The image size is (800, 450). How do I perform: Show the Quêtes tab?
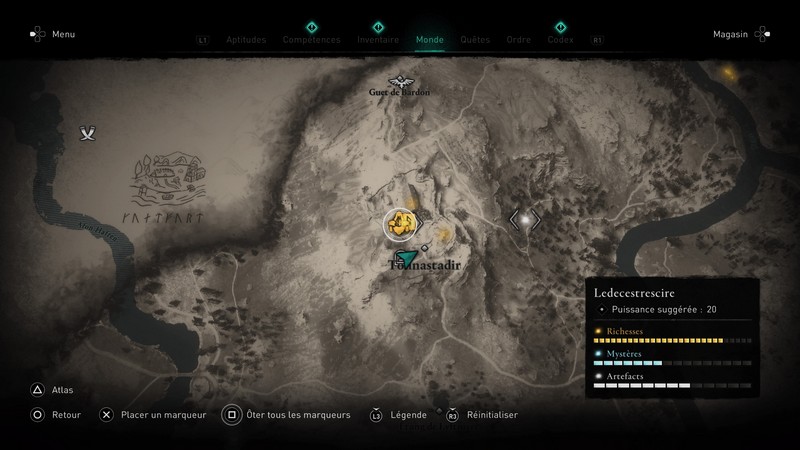(475, 40)
